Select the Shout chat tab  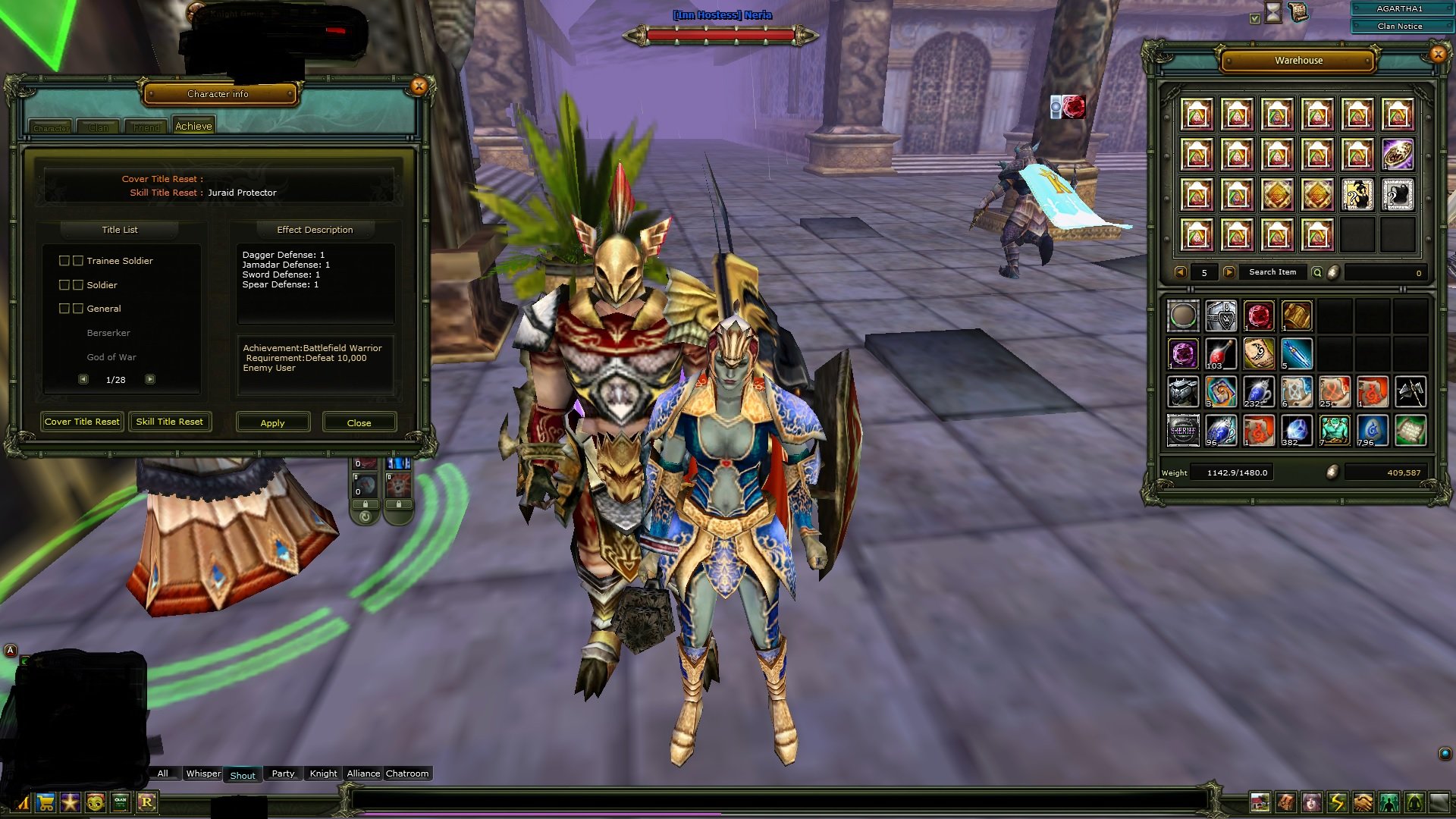(x=243, y=774)
